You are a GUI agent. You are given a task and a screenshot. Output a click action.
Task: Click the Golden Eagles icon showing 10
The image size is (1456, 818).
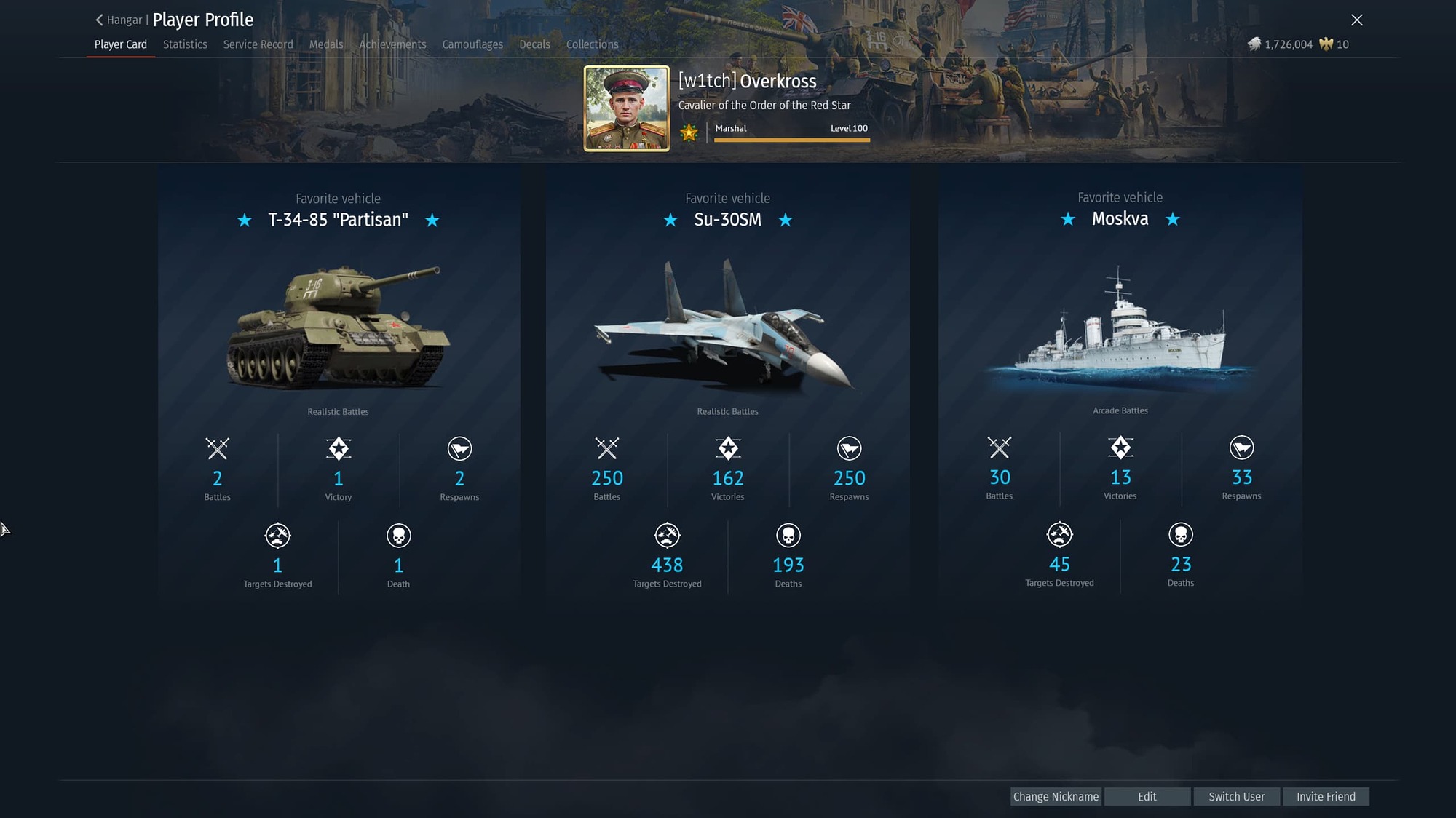tap(1325, 44)
